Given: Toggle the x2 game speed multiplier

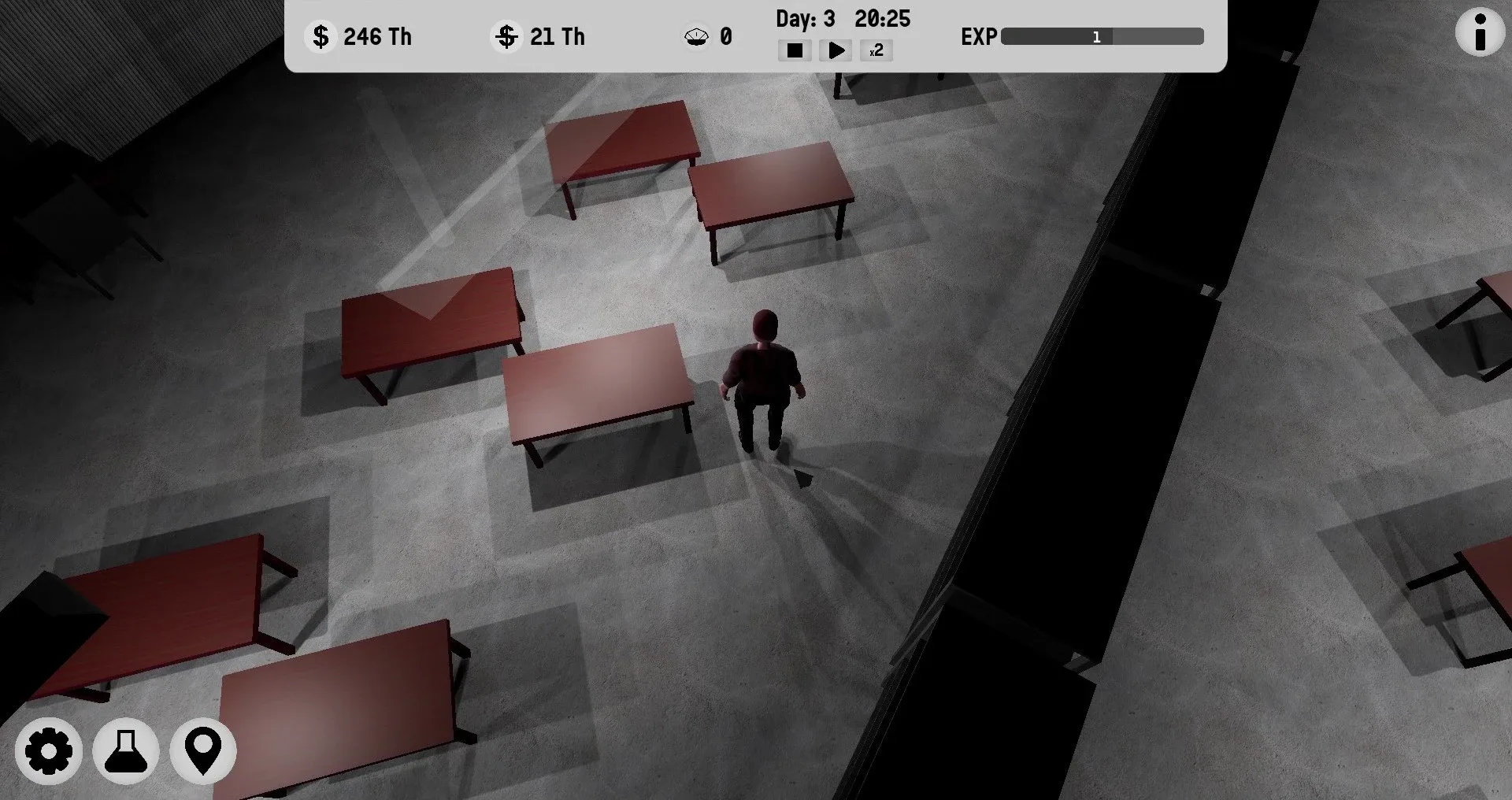Looking at the screenshot, I should coord(875,50).
